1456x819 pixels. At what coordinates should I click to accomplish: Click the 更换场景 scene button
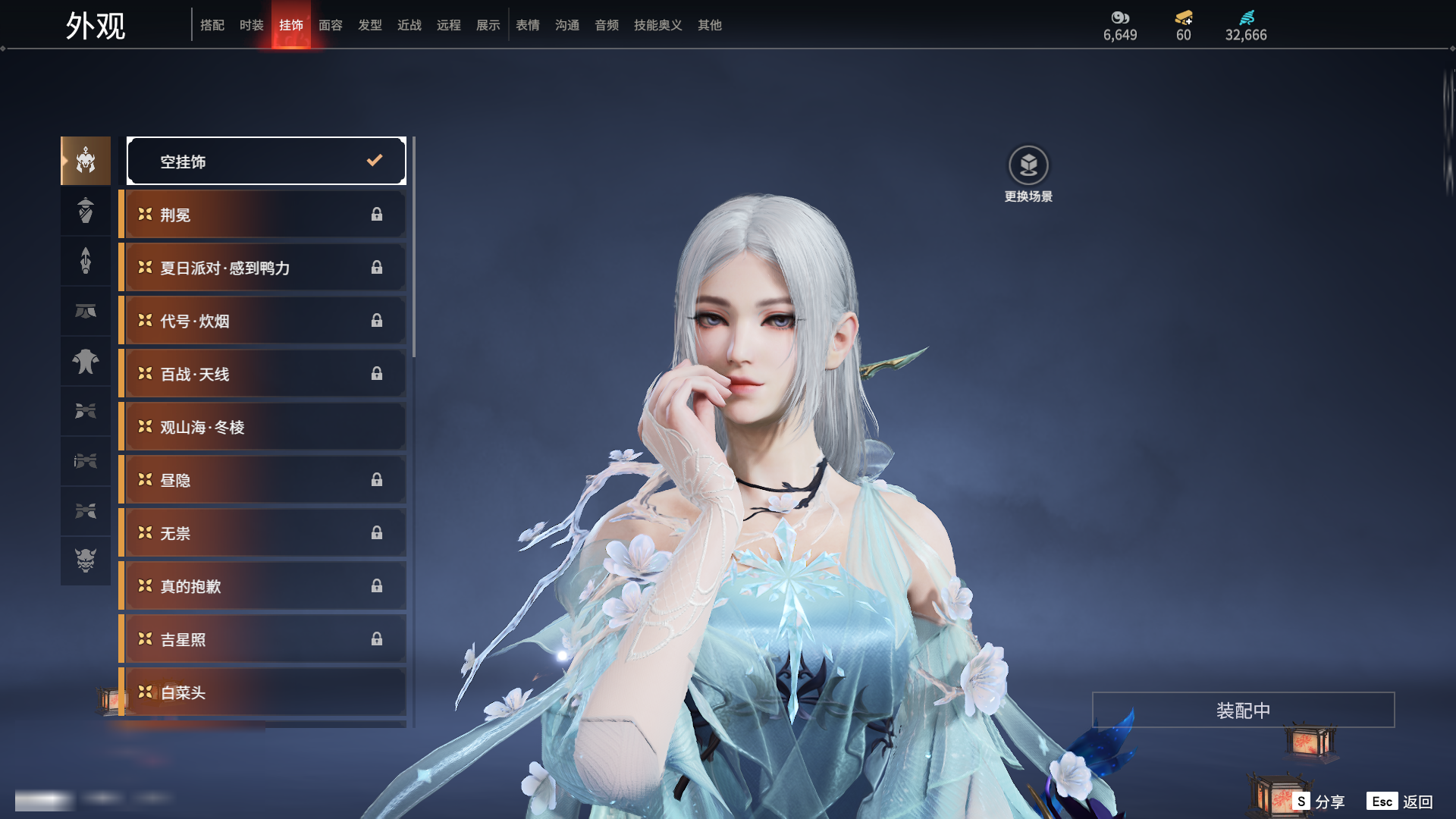pos(1028,174)
